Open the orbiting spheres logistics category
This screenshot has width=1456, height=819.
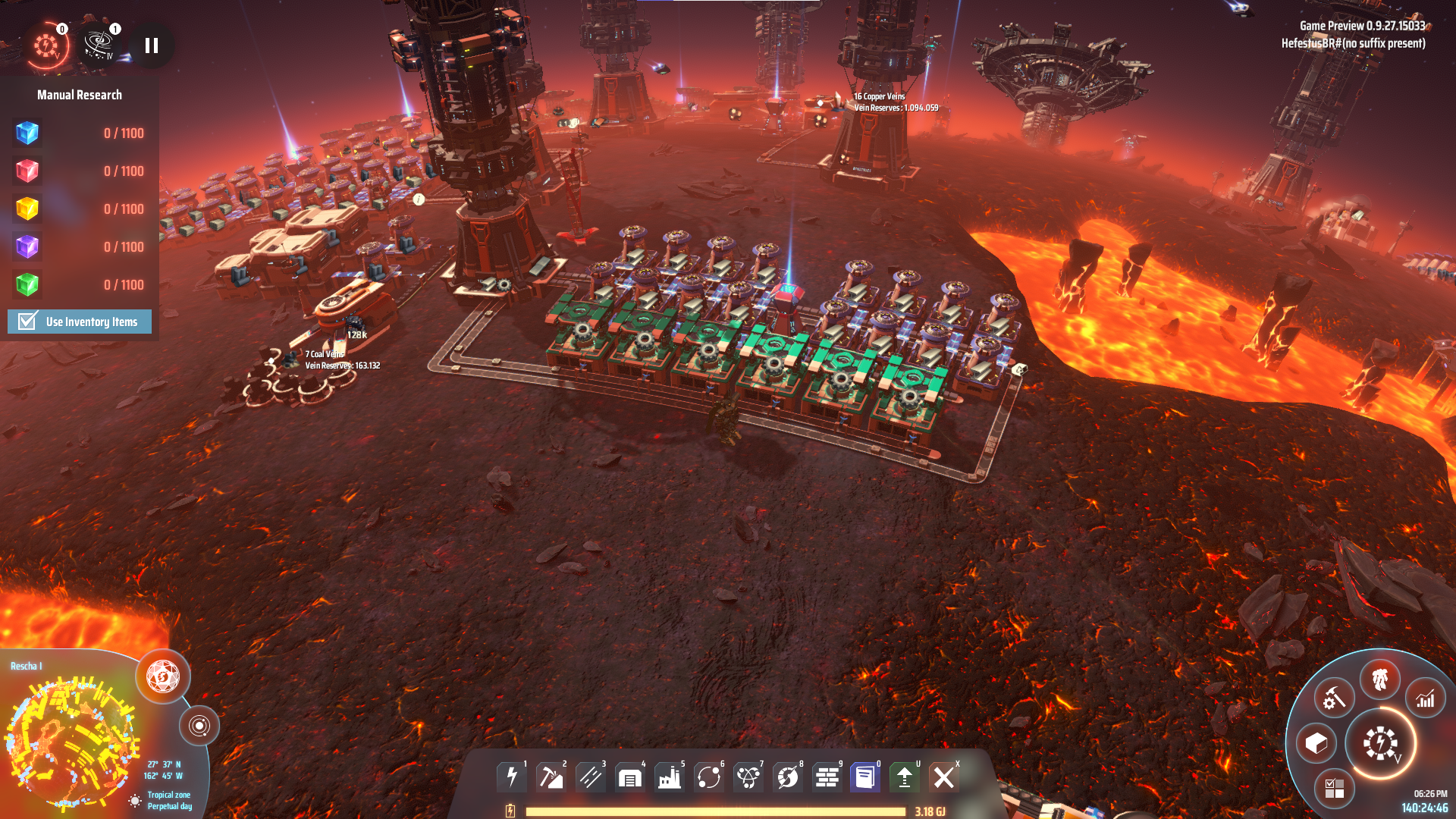pos(709,777)
